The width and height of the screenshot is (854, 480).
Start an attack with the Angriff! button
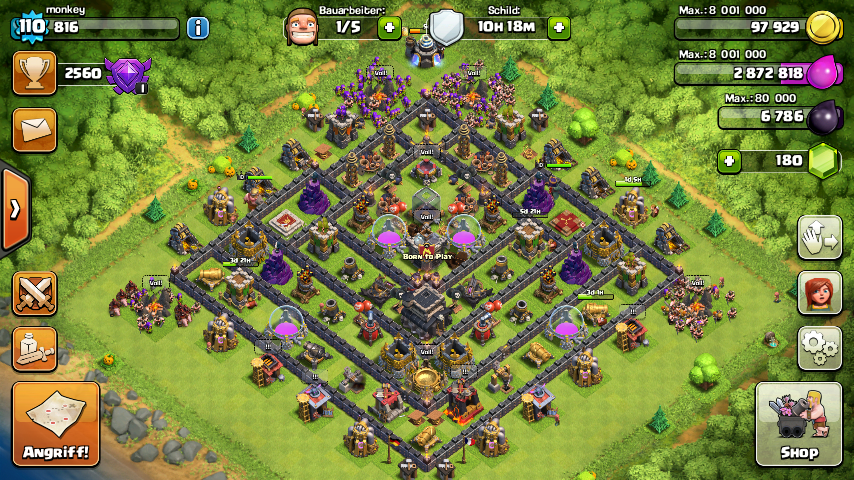[x=56, y=424]
